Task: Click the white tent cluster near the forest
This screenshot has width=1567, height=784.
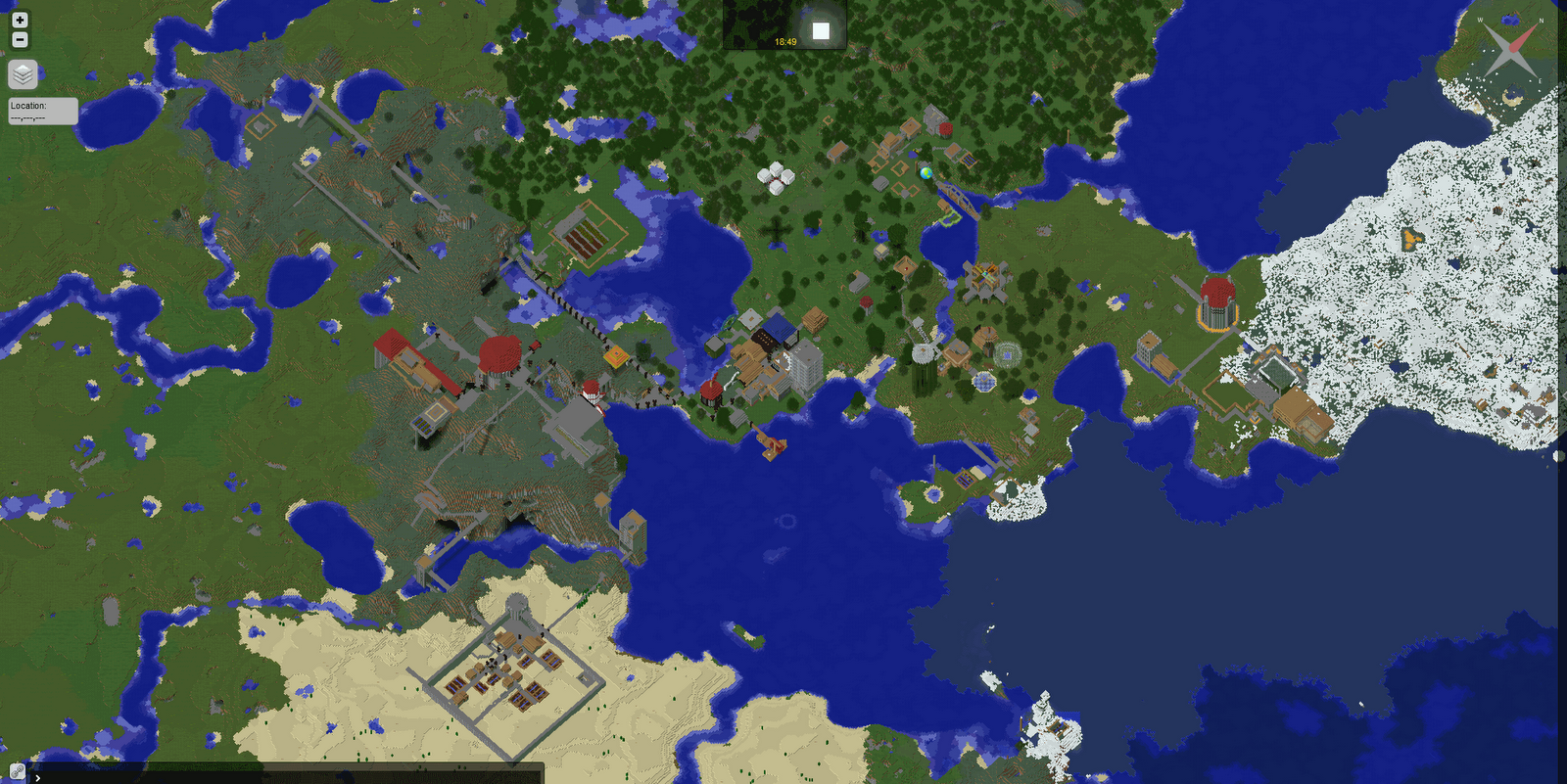Action: coord(775,178)
